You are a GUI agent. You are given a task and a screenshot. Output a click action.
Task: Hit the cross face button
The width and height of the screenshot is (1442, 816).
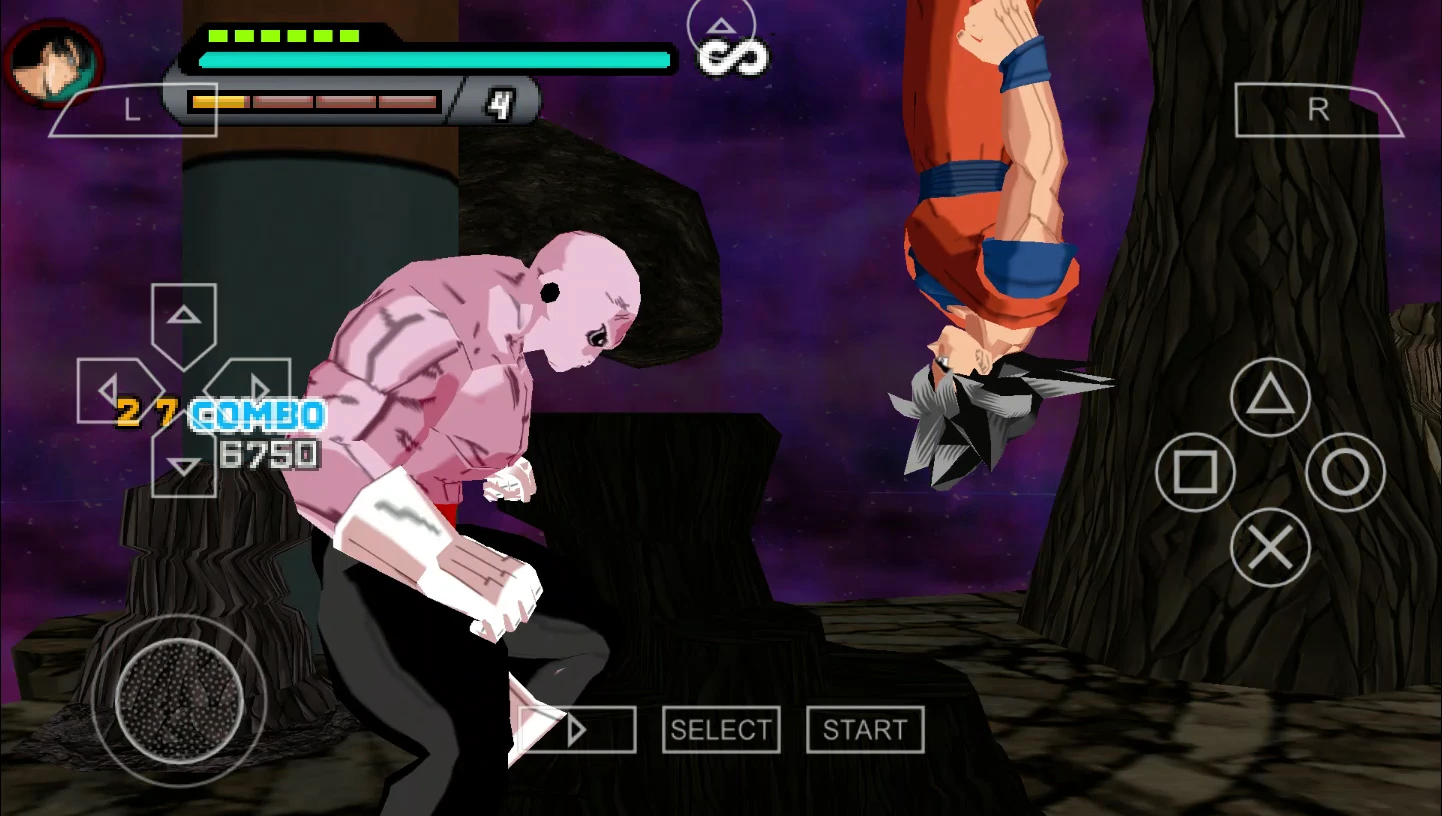1270,547
